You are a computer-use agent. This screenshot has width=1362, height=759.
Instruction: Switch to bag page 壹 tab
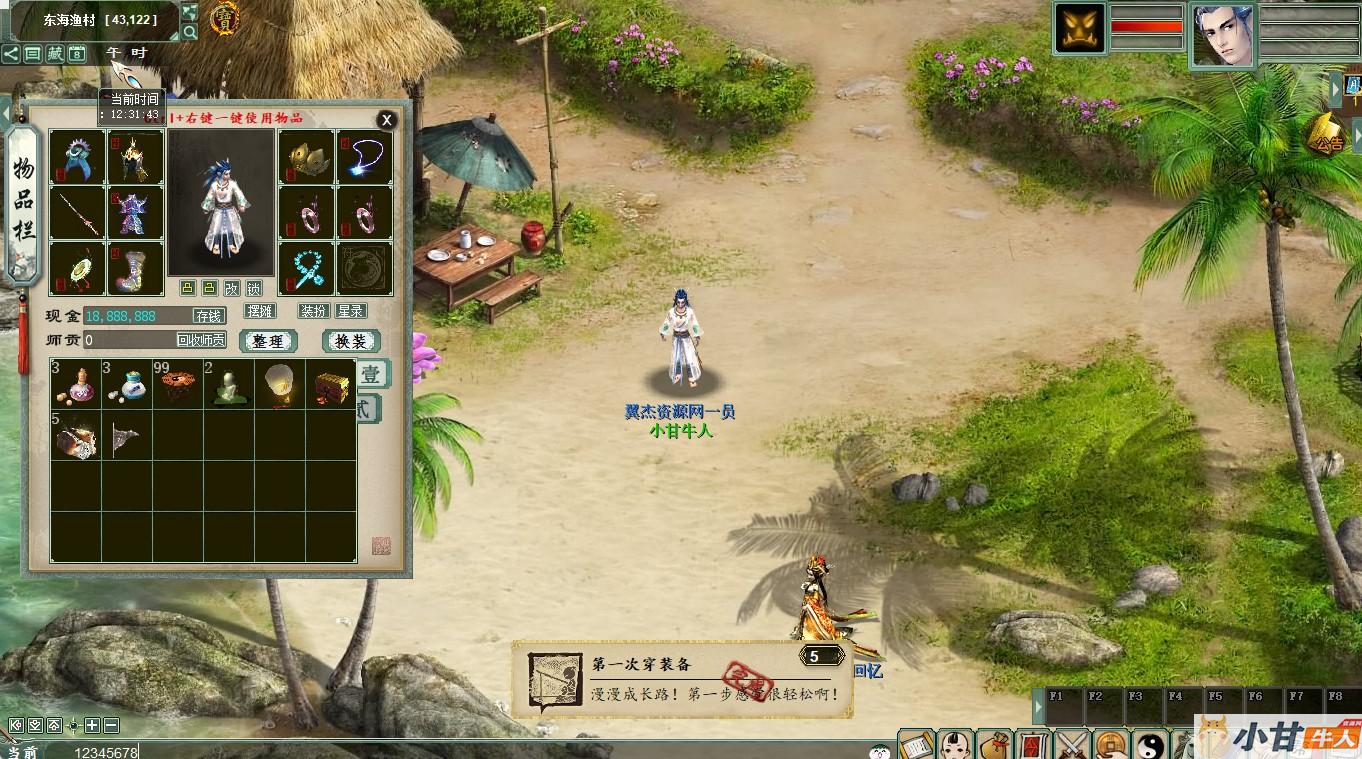click(371, 375)
